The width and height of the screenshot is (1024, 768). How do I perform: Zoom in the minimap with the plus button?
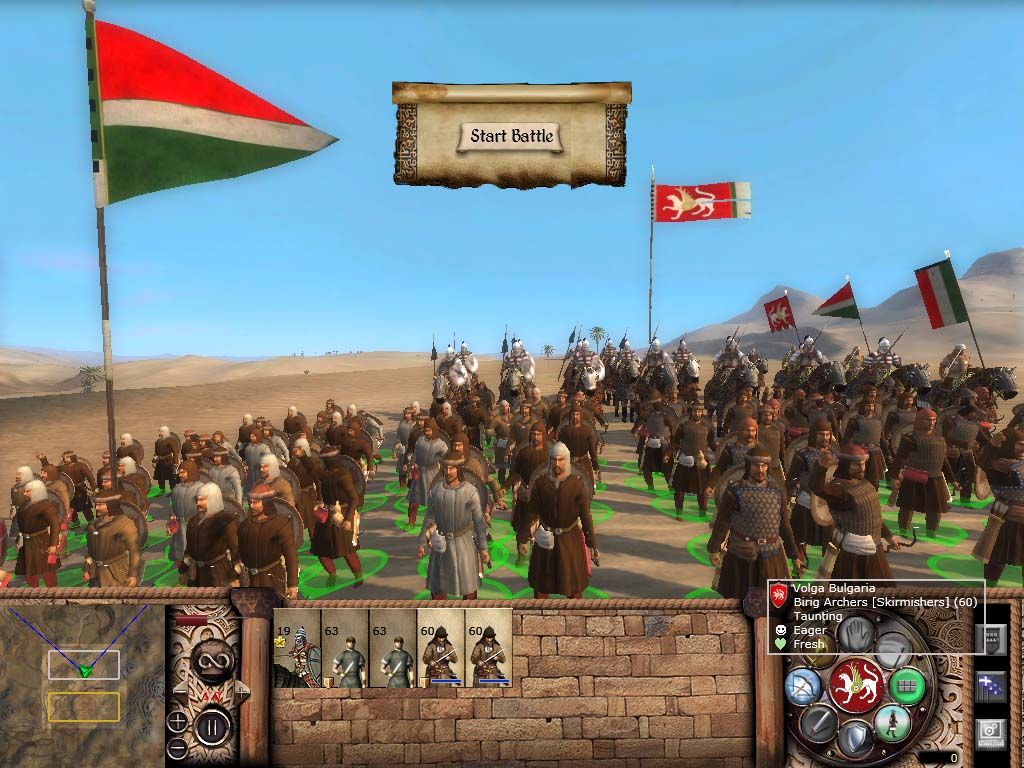[178, 720]
